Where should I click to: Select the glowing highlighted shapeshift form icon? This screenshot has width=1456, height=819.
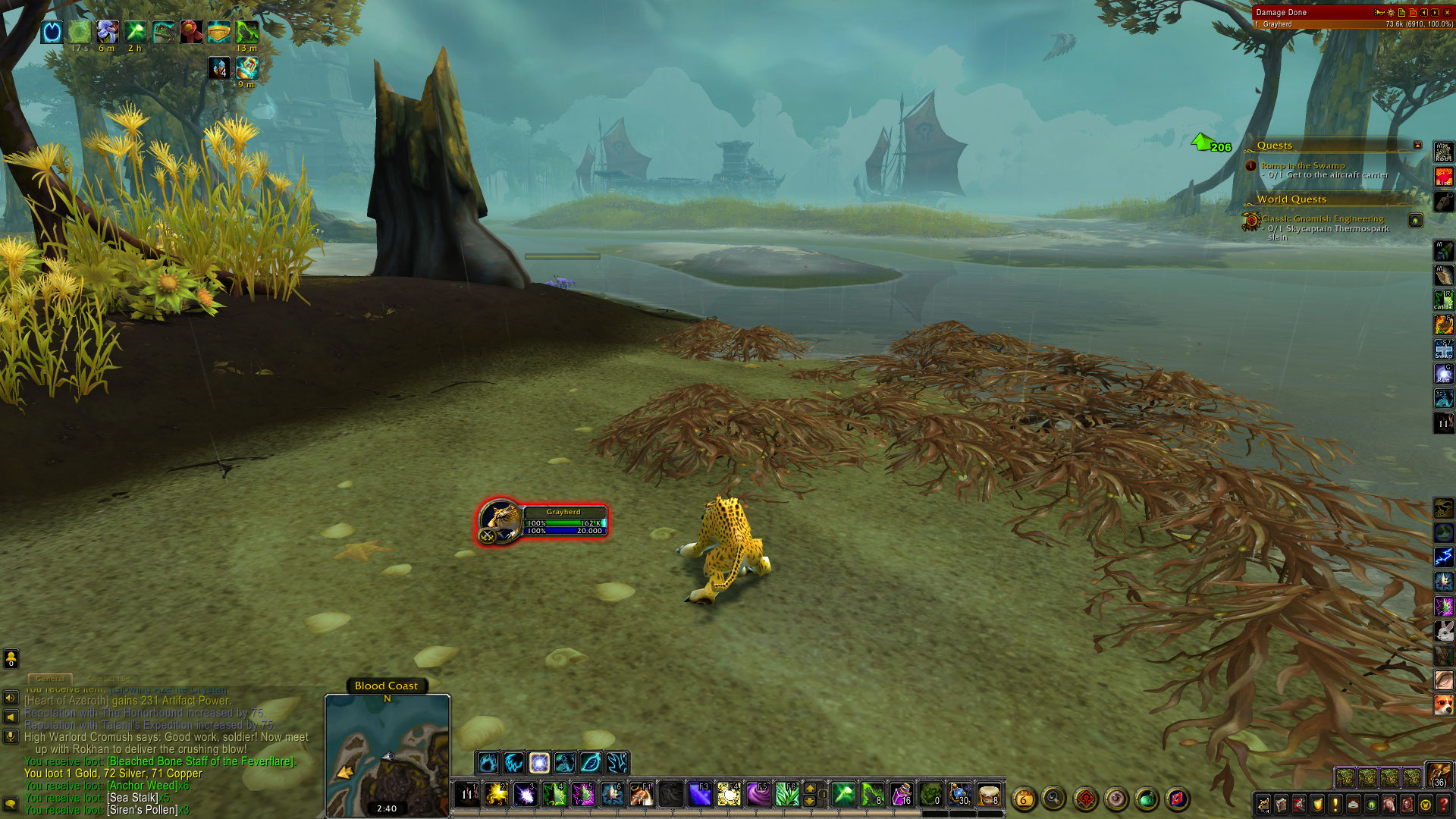(x=539, y=762)
